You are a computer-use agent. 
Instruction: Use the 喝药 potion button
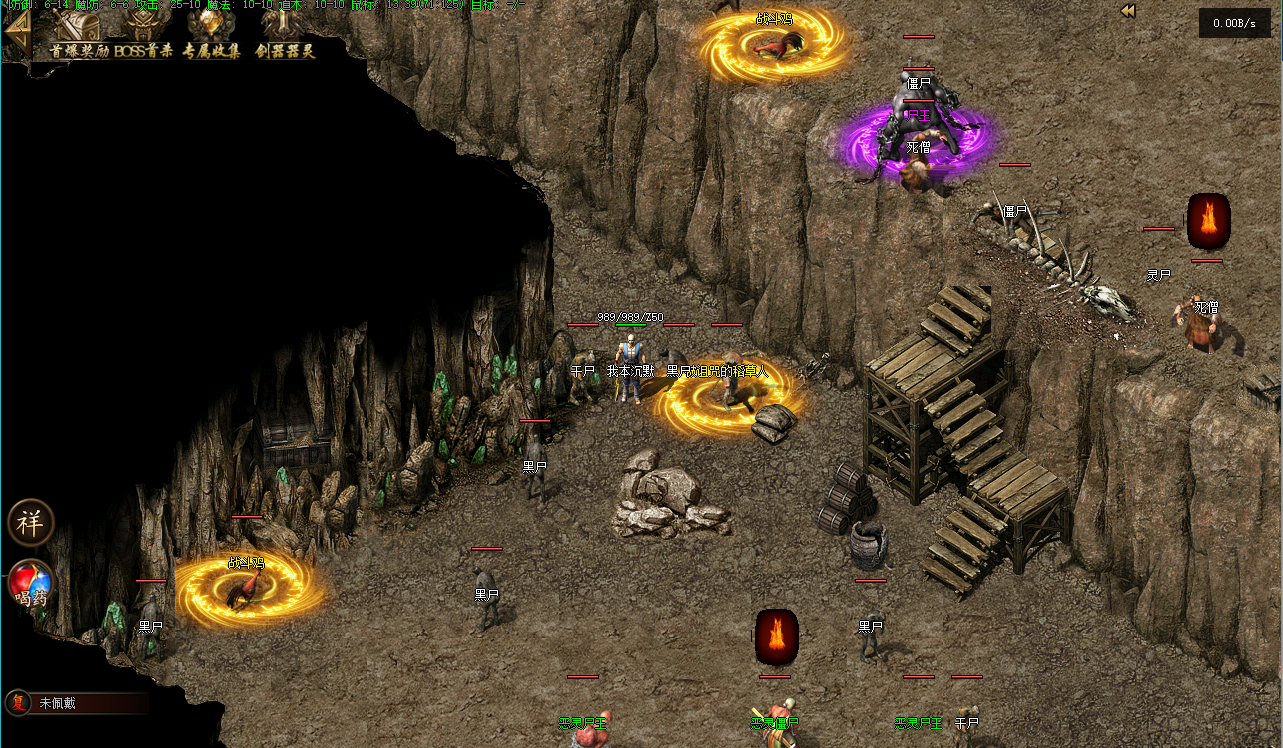pyautogui.click(x=30, y=584)
